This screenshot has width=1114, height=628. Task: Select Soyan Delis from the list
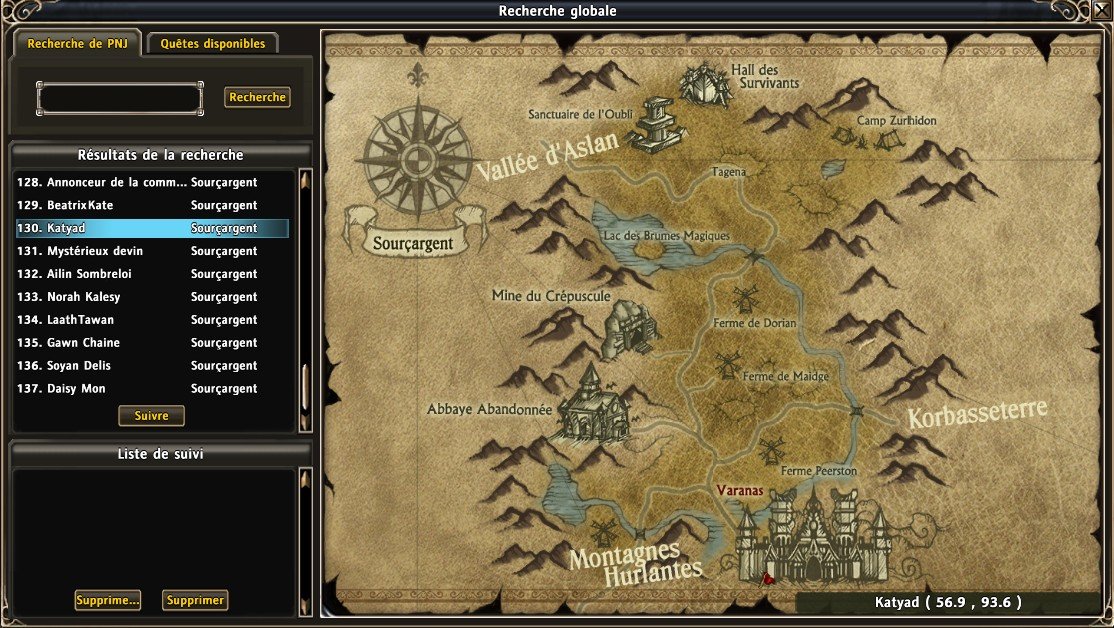152,367
